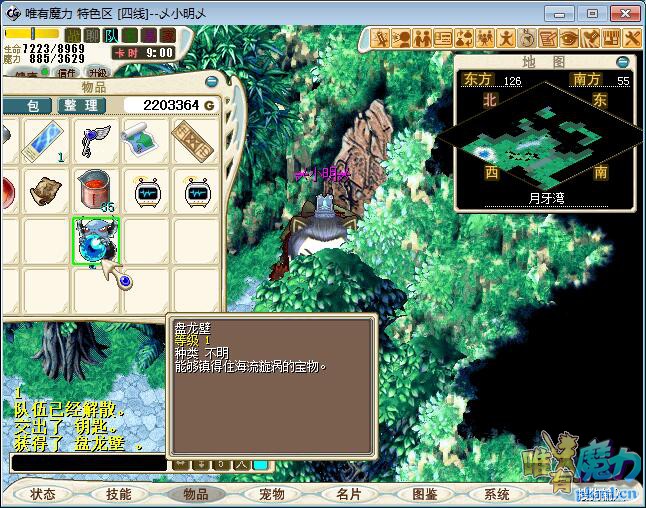The width and height of the screenshot is (646, 508).
Task: Open the 图鉴 album tab
Action: pos(423,494)
